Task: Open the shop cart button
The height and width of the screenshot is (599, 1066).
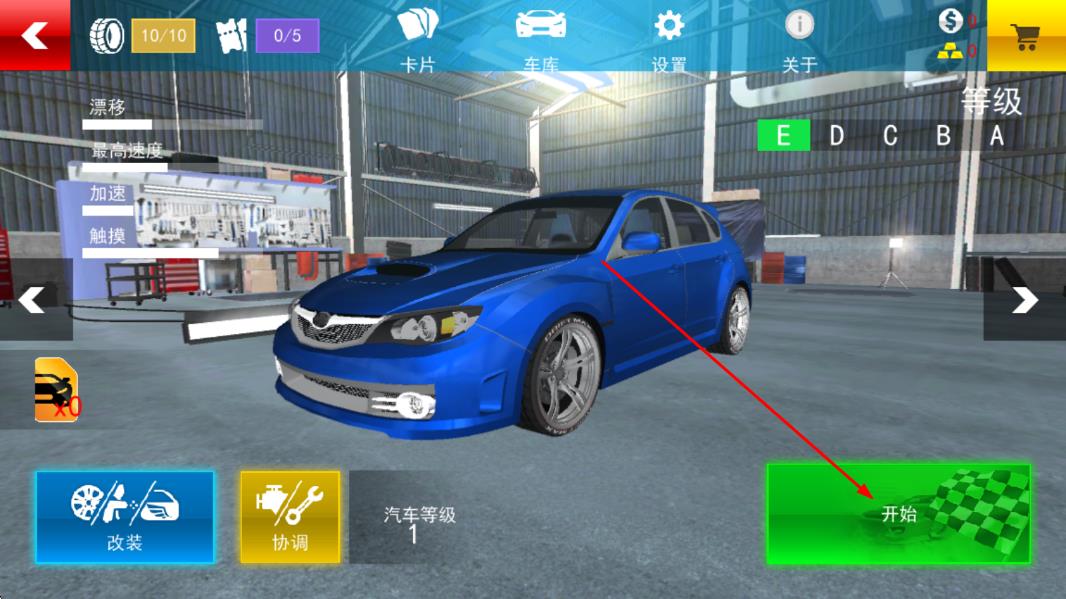Action: pos(1026,36)
